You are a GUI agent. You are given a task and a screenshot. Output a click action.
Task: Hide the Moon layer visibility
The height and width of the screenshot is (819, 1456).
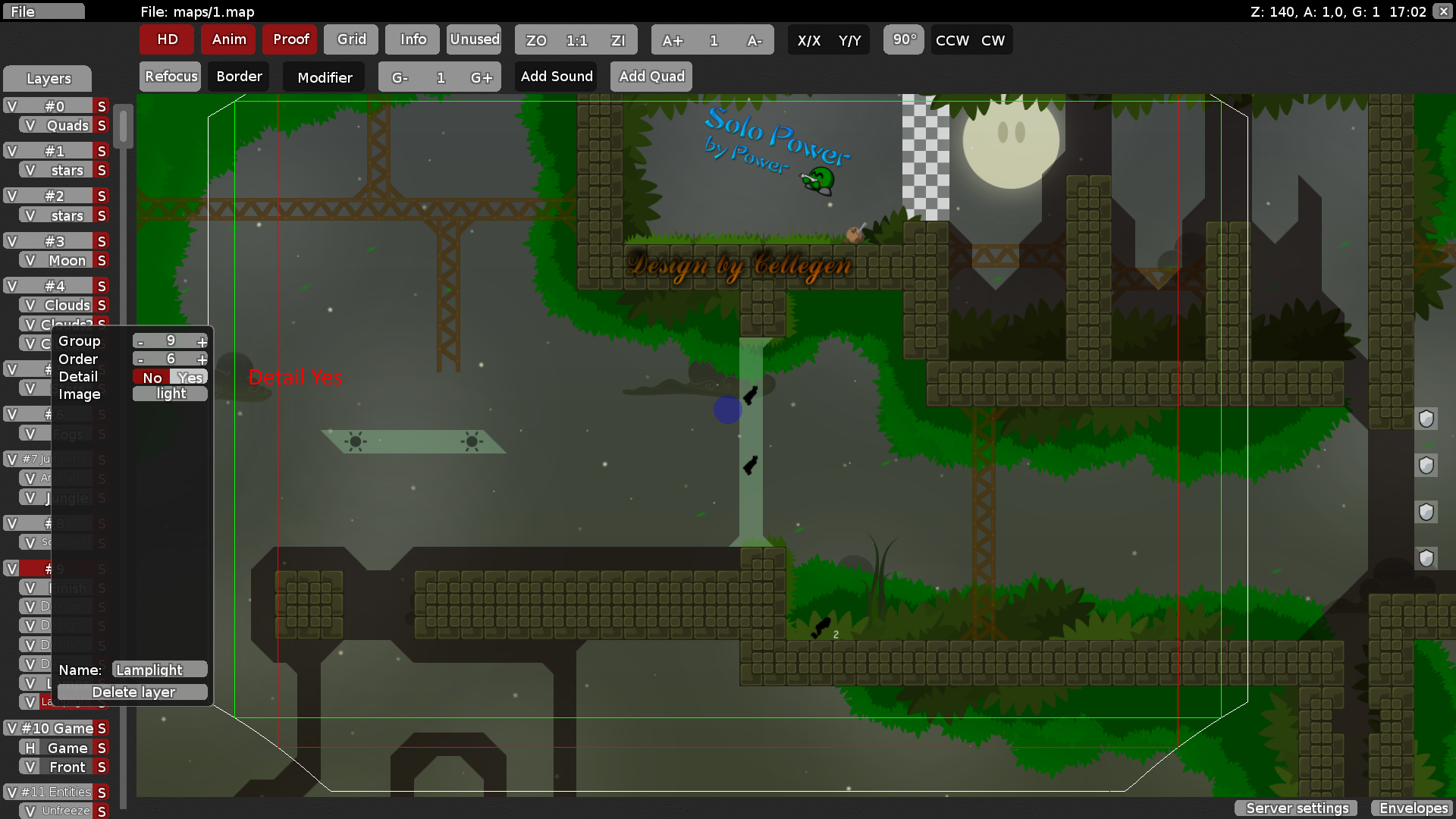point(30,260)
